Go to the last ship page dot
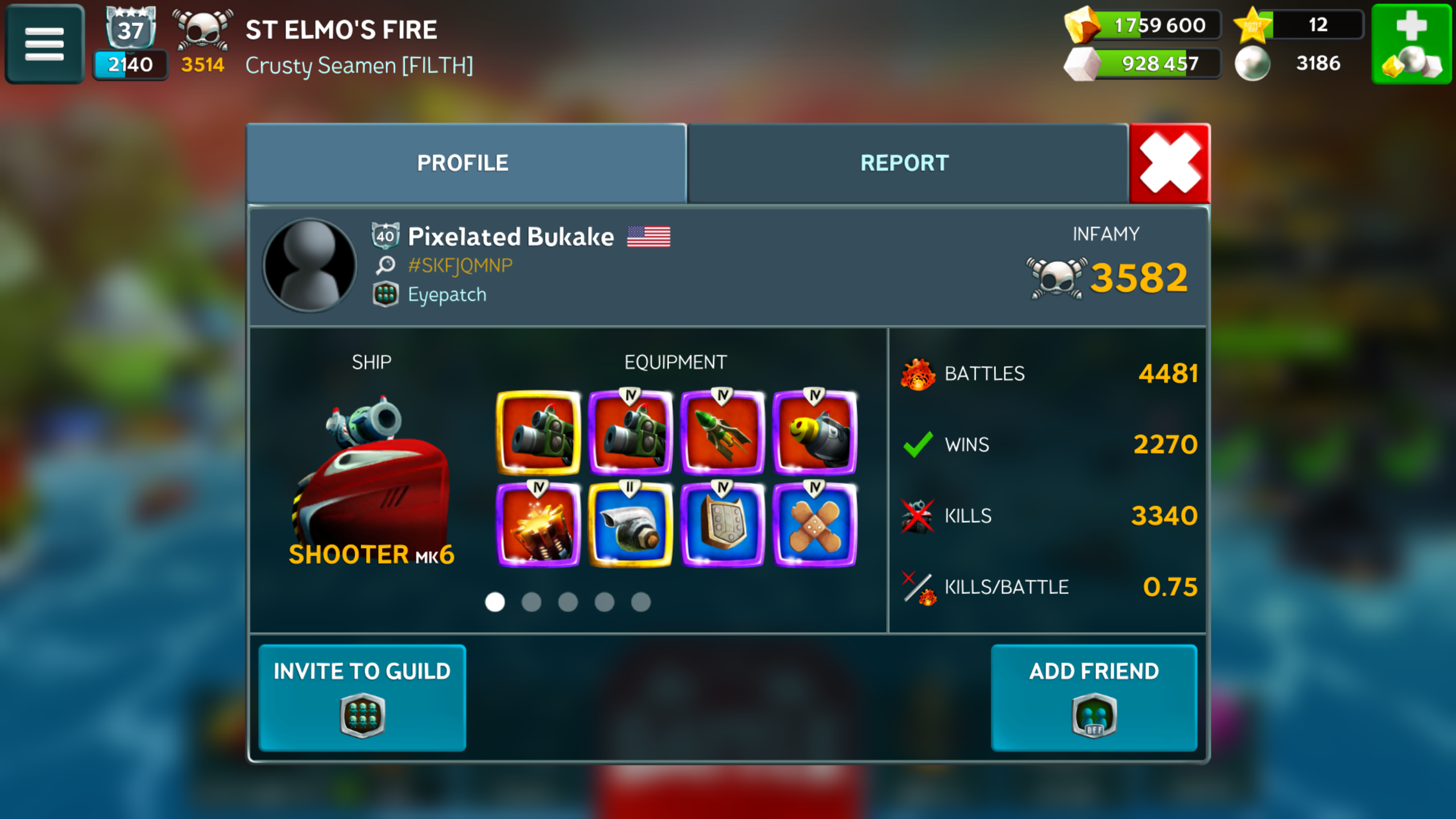 click(x=640, y=602)
